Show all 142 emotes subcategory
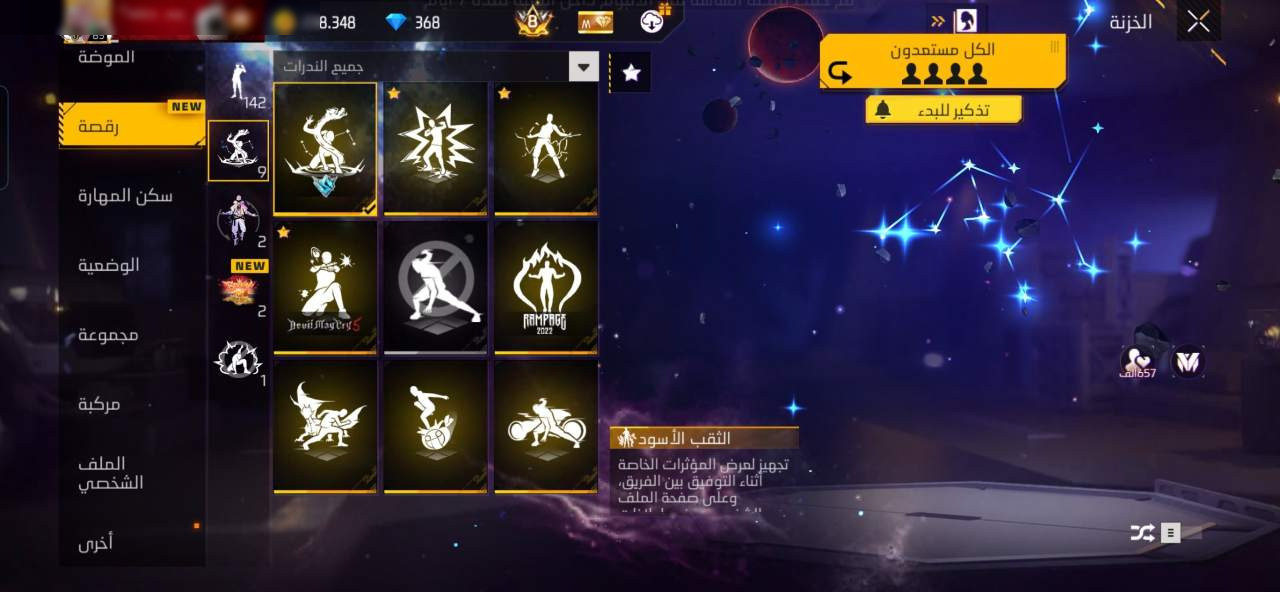 click(x=239, y=84)
